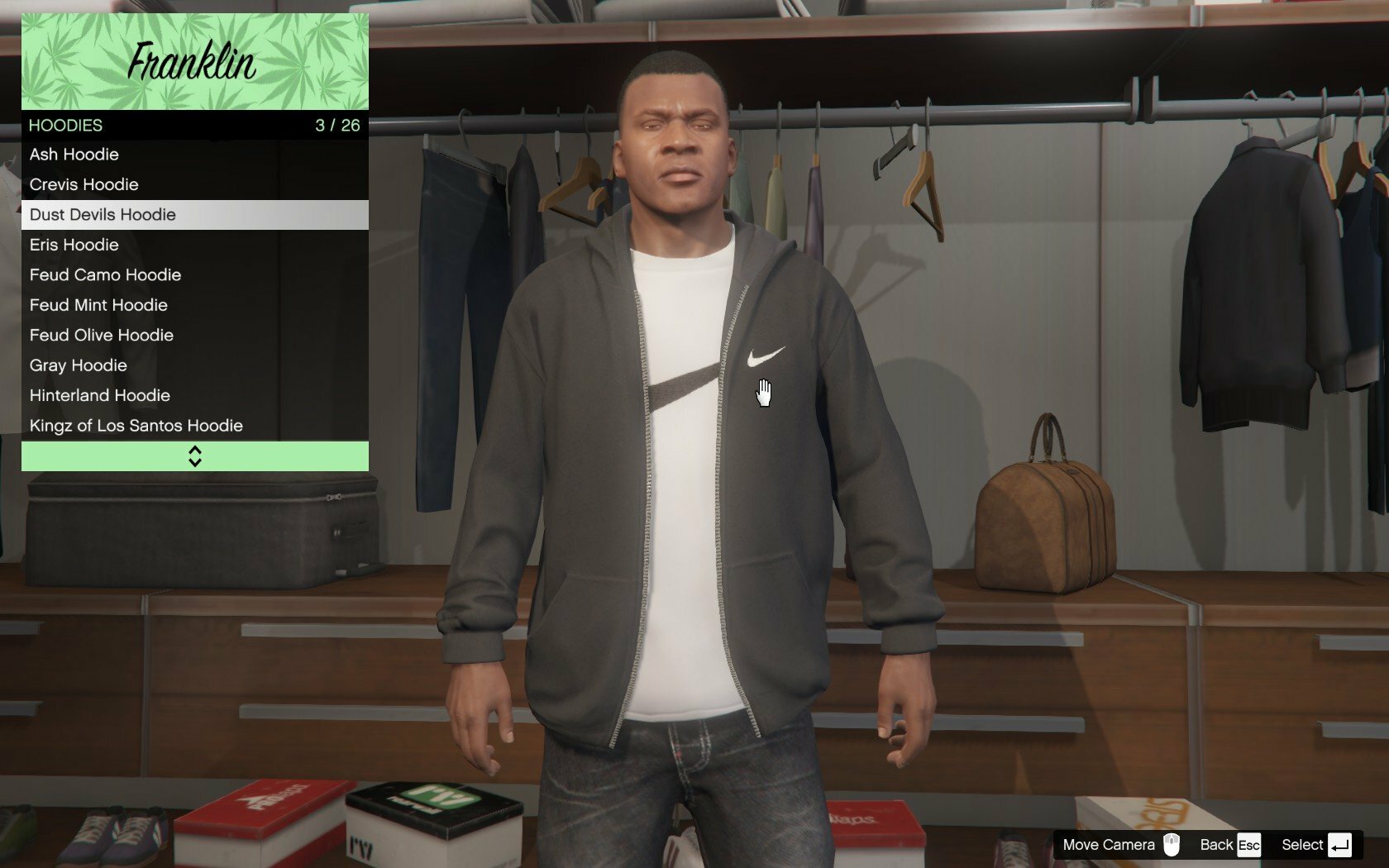
Task: Select the Gray Hoodie entry
Action: pyautogui.click(x=194, y=365)
